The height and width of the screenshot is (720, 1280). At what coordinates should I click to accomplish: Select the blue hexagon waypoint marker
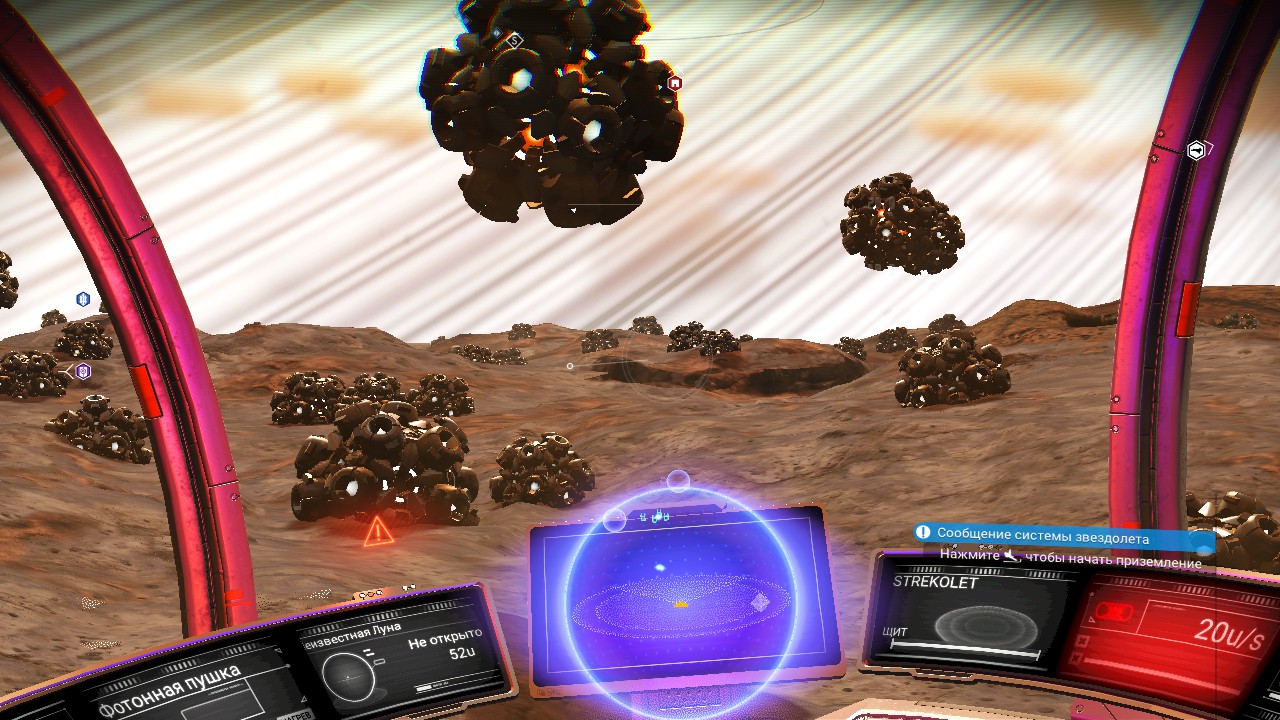click(x=83, y=299)
